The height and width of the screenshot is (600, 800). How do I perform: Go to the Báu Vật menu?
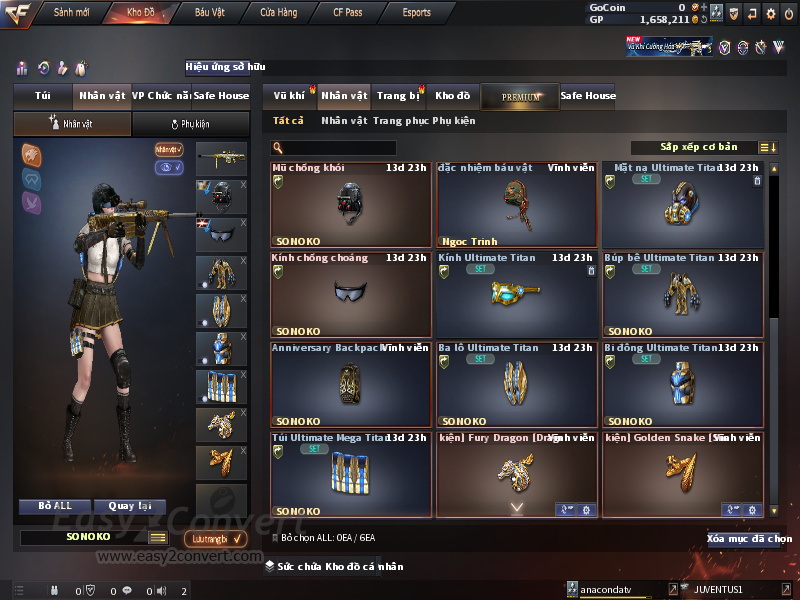(x=209, y=13)
